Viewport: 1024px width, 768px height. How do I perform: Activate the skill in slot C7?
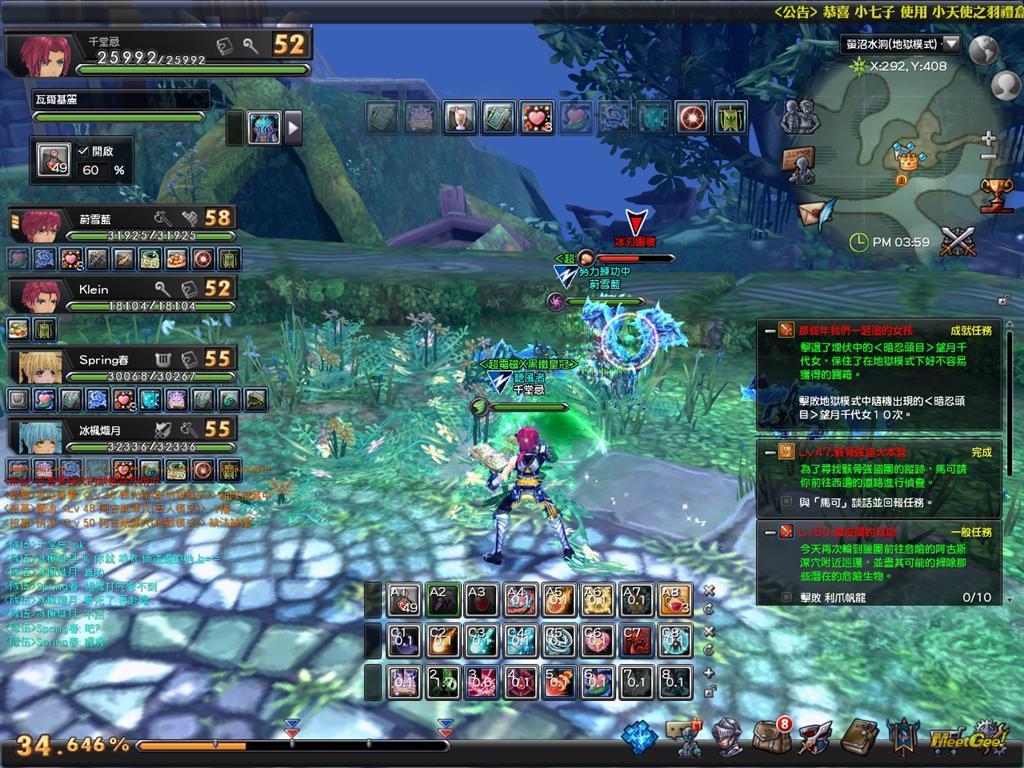[x=636, y=641]
